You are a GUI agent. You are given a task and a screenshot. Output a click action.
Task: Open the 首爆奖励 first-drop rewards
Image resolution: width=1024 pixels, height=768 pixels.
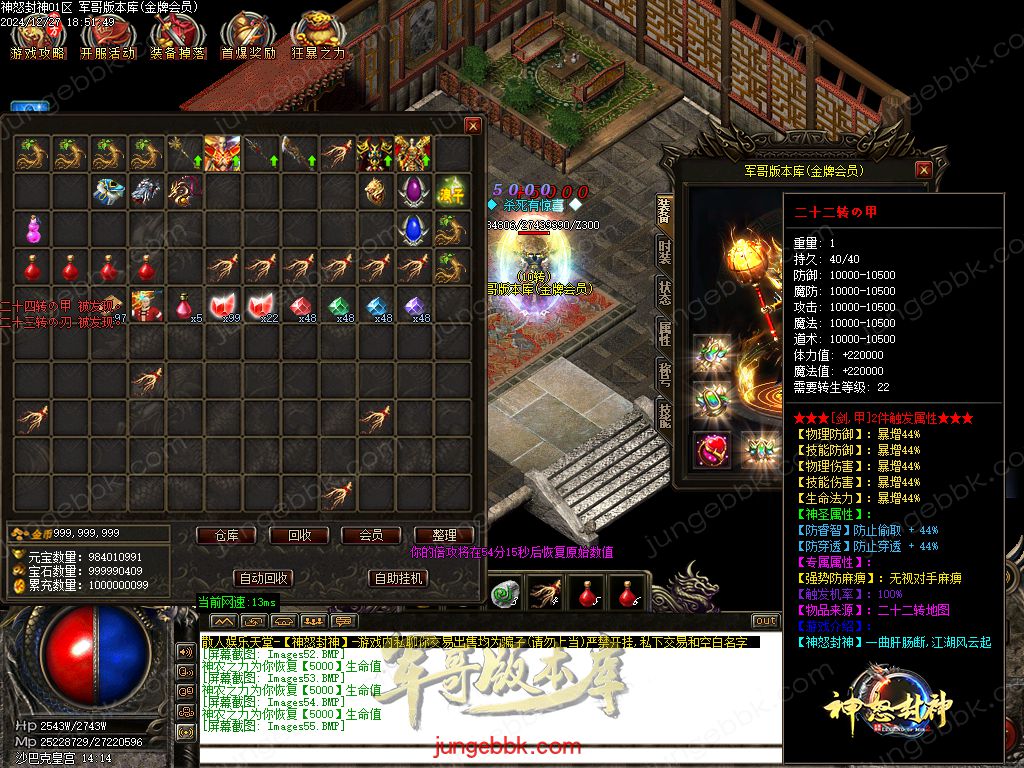[x=247, y=37]
